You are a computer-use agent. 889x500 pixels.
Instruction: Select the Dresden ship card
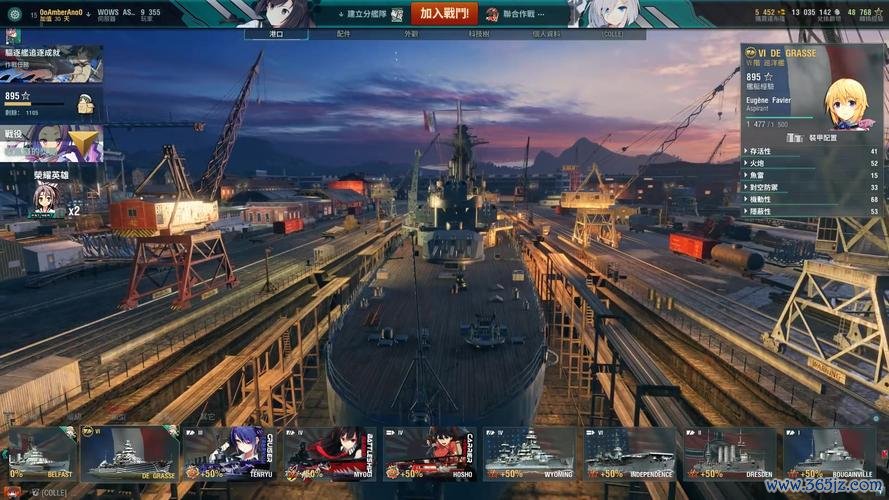[728, 455]
